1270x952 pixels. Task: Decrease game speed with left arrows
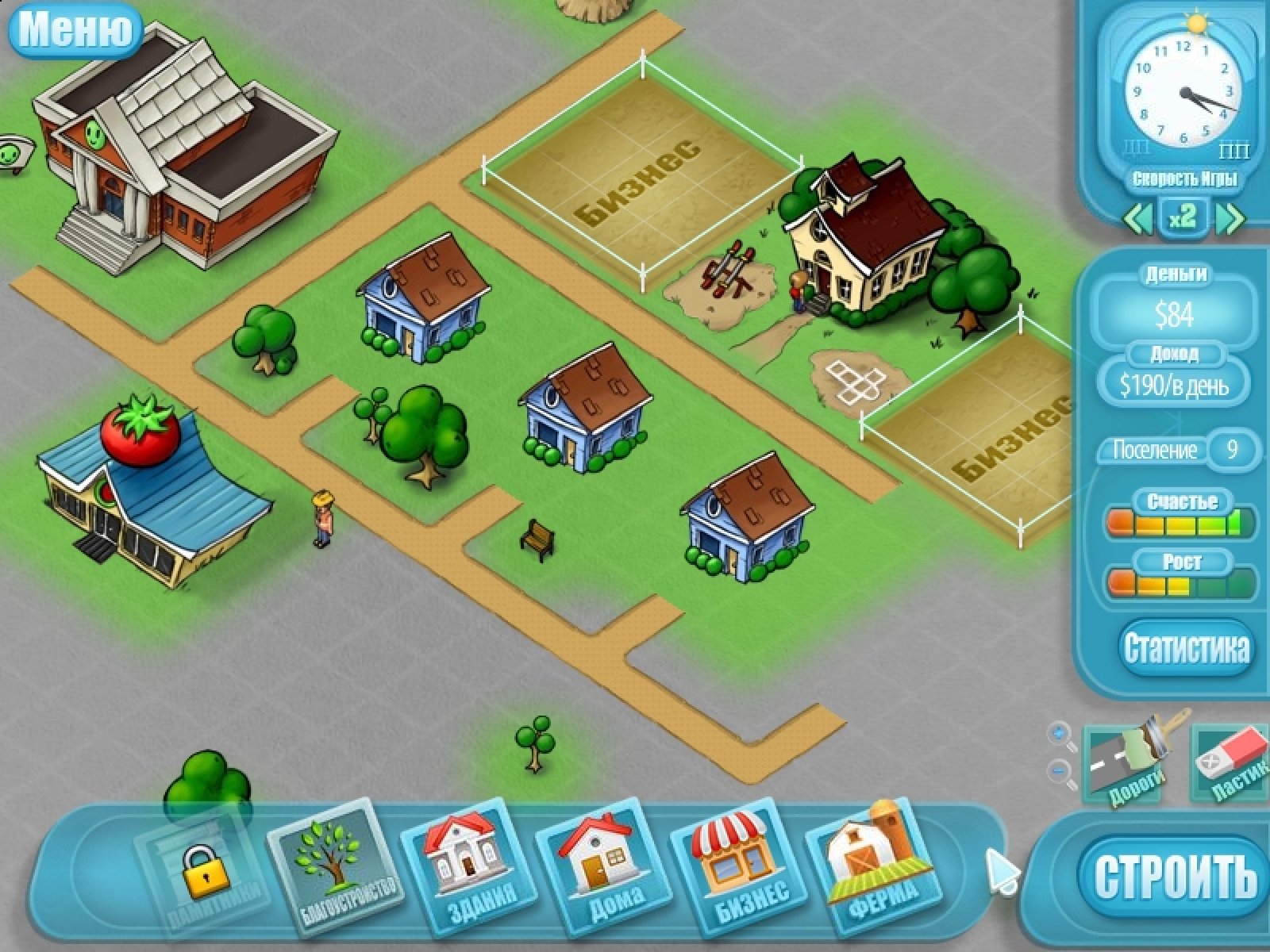click(x=1137, y=218)
